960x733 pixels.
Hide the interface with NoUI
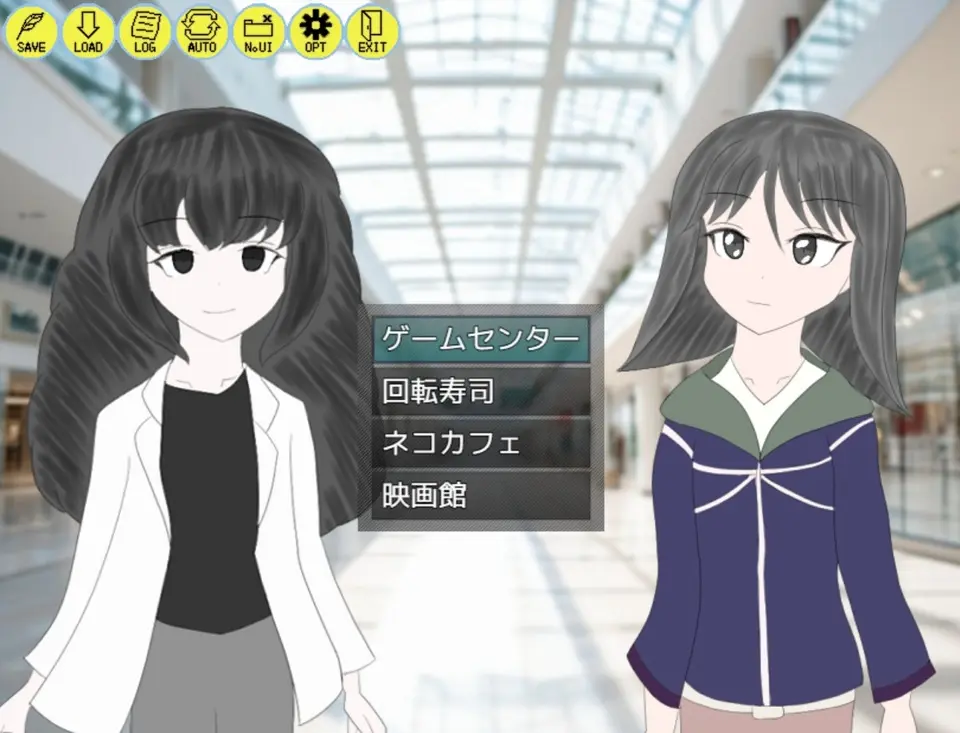pyautogui.click(x=259, y=31)
